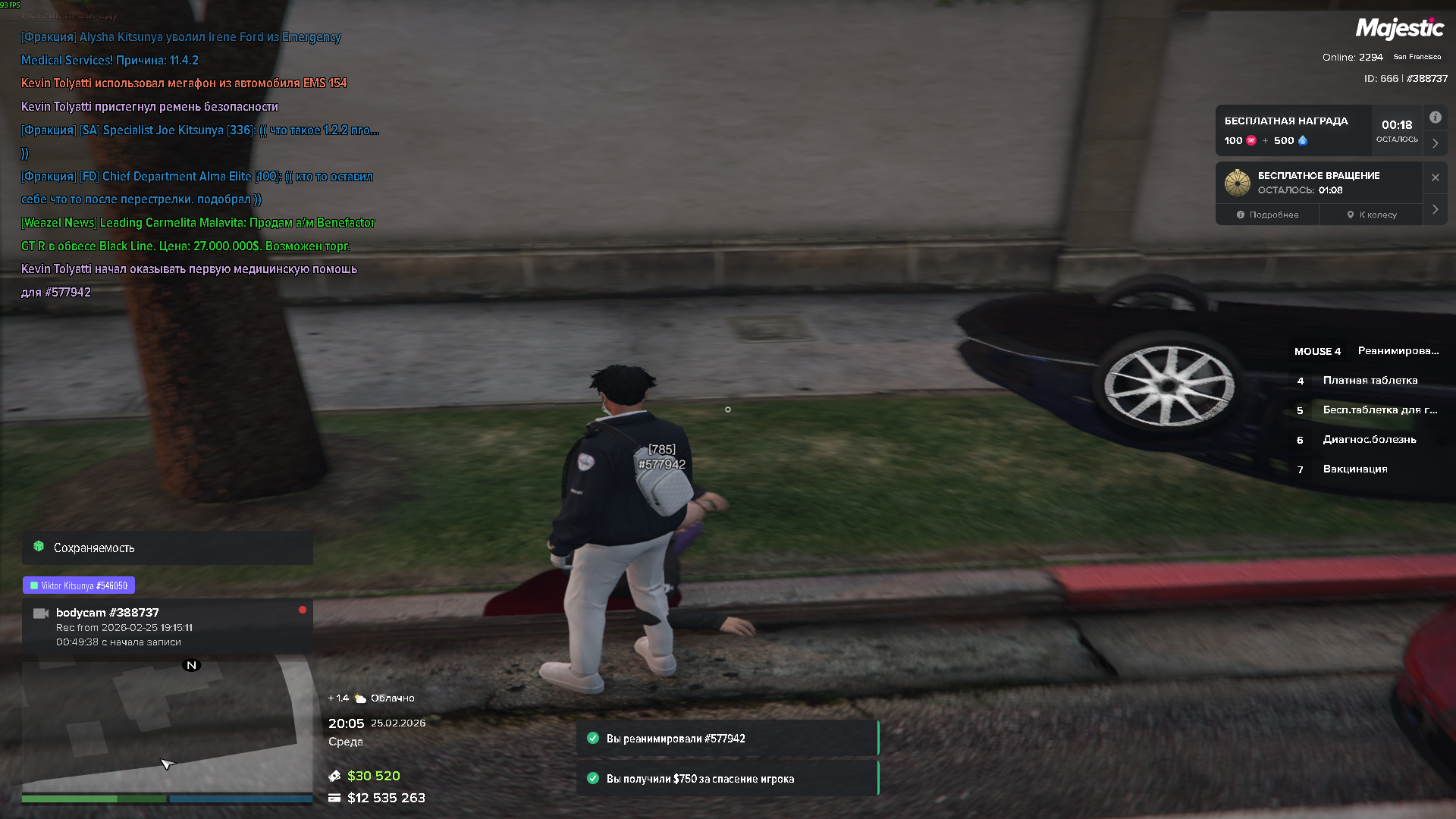
Task: Choose the Вакцинация action
Action: point(1354,469)
